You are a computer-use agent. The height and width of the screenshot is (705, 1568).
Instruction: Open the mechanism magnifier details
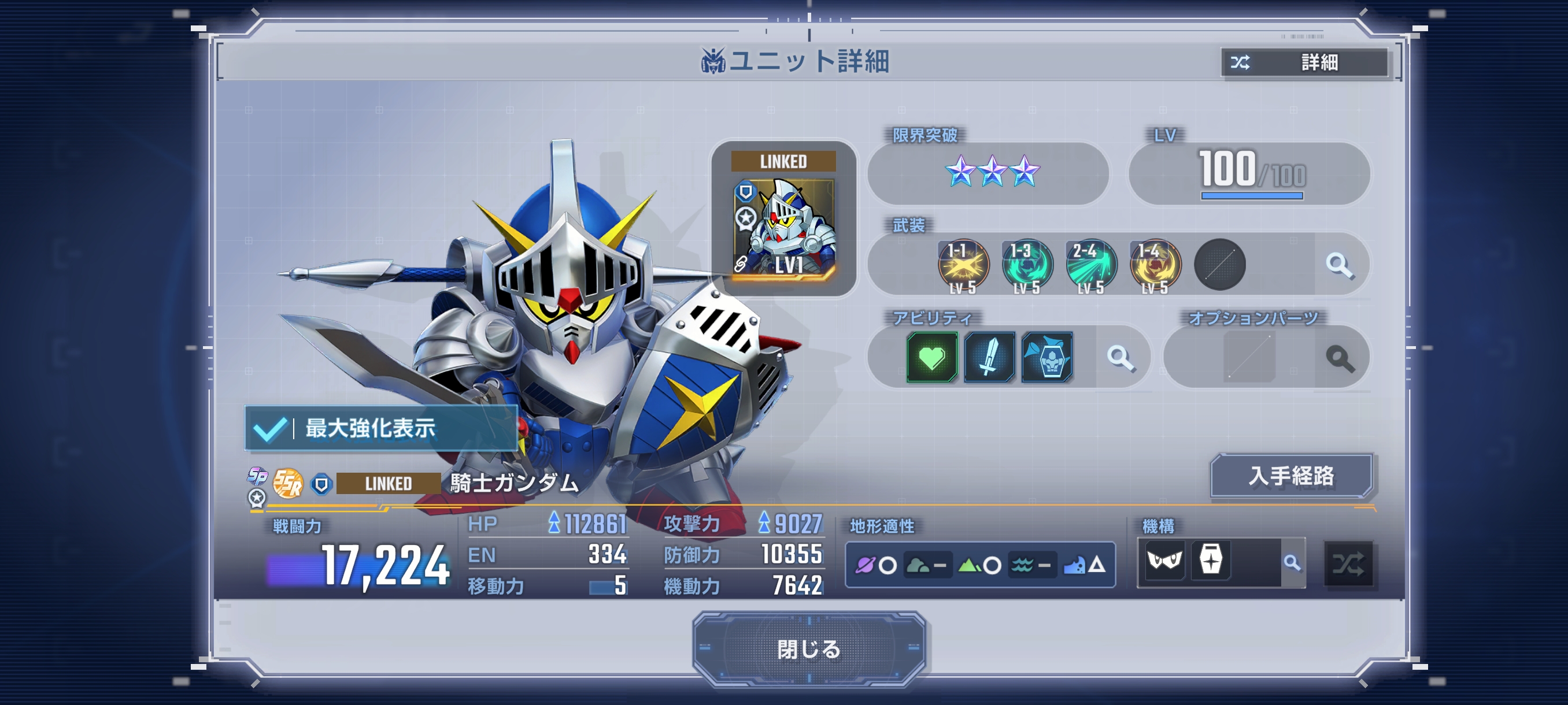pos(1292,563)
